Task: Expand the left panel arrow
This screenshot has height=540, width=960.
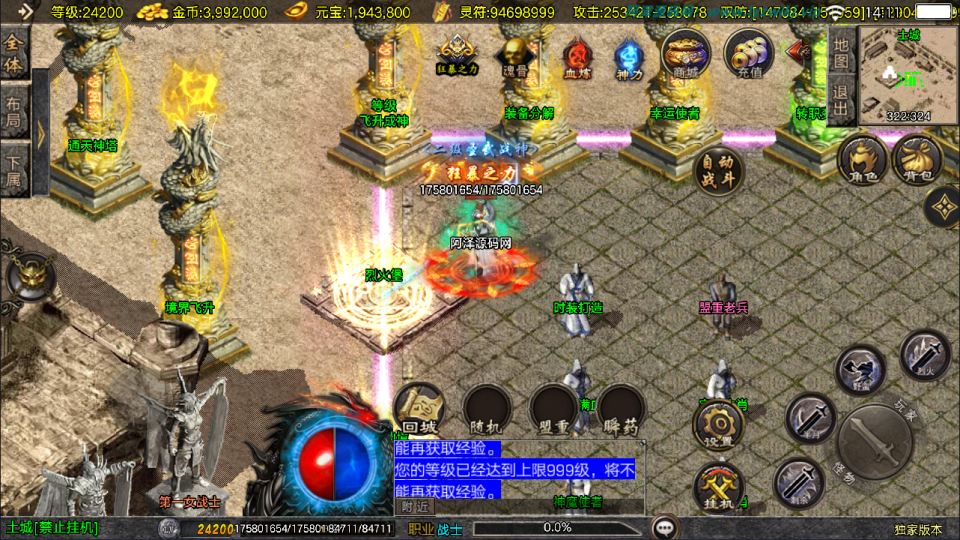Action: click(x=42, y=133)
